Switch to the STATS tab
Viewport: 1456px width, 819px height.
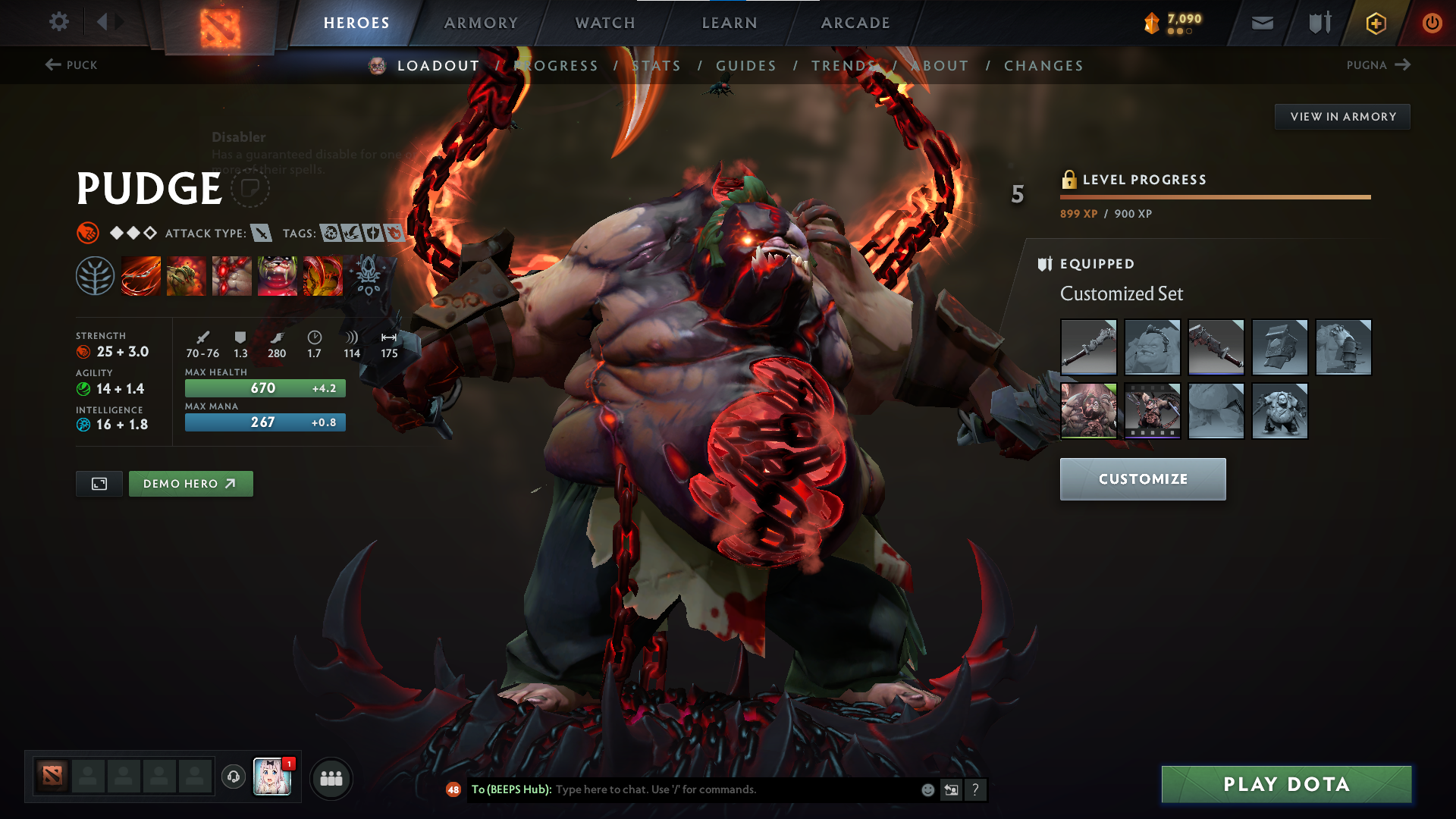tap(657, 65)
